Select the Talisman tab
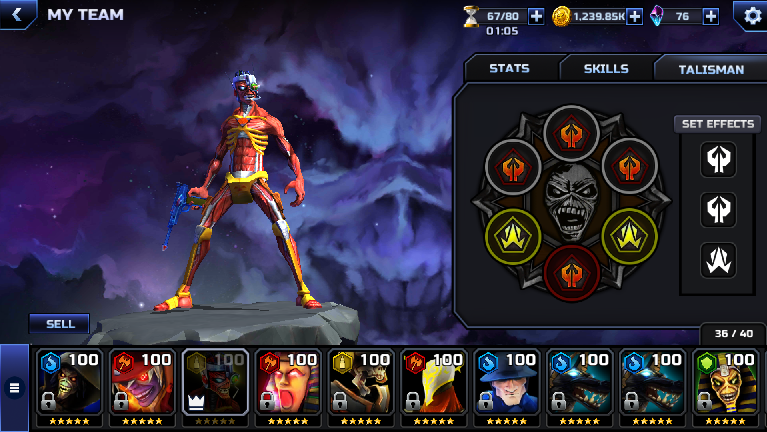Screen dimensions: 767x432 (711, 69)
